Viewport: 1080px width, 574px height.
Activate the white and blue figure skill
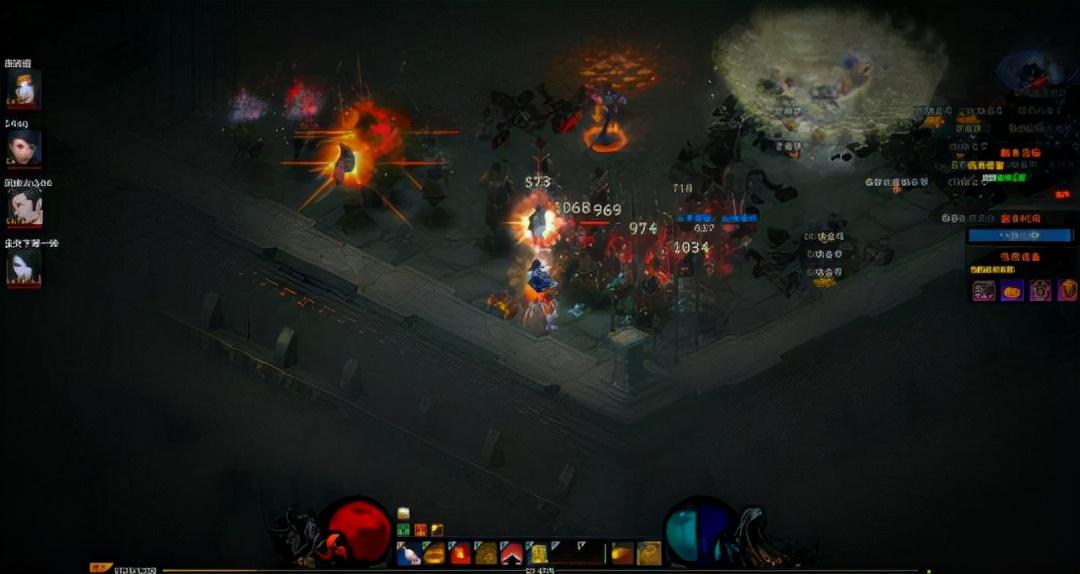click(x=408, y=553)
